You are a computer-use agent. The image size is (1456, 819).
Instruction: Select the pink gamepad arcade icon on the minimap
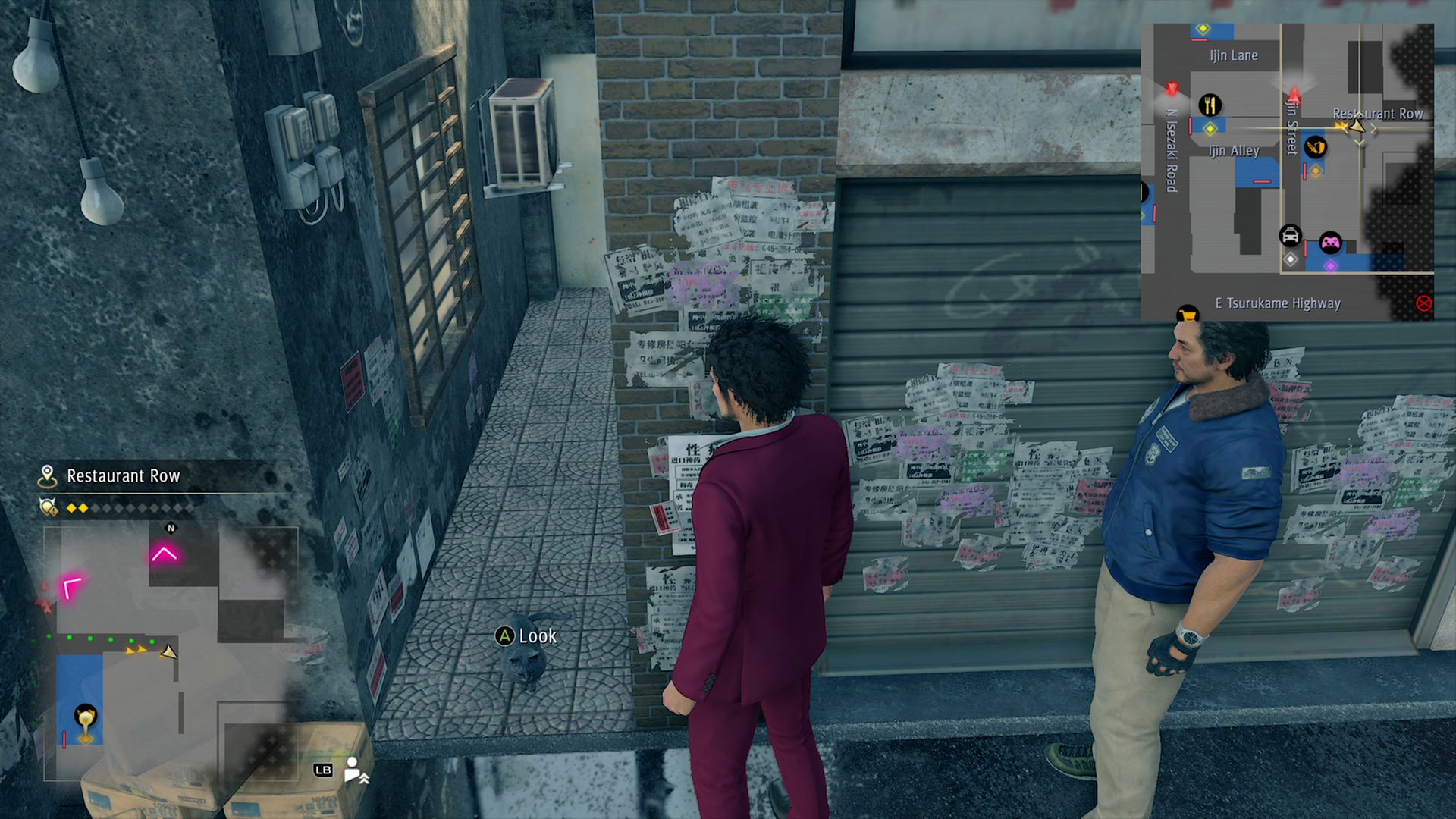pyautogui.click(x=1329, y=240)
